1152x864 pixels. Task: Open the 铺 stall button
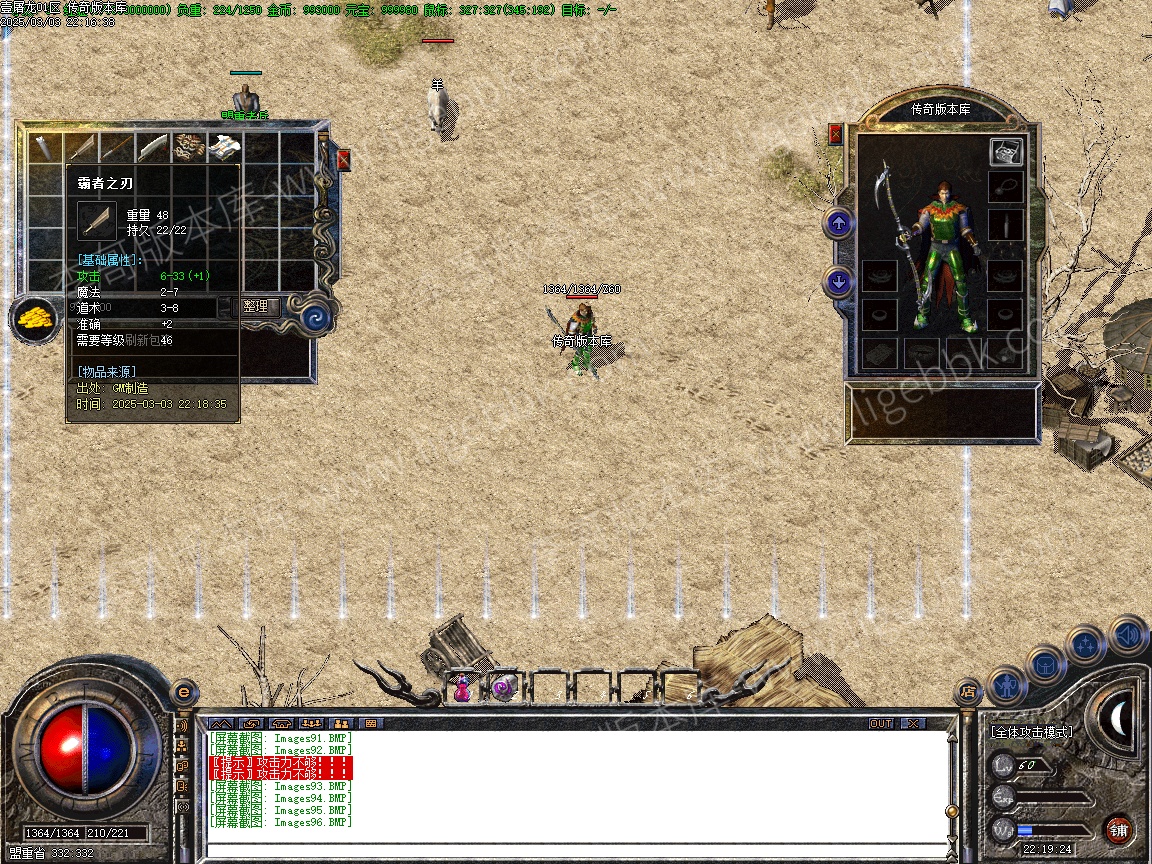[1118, 829]
